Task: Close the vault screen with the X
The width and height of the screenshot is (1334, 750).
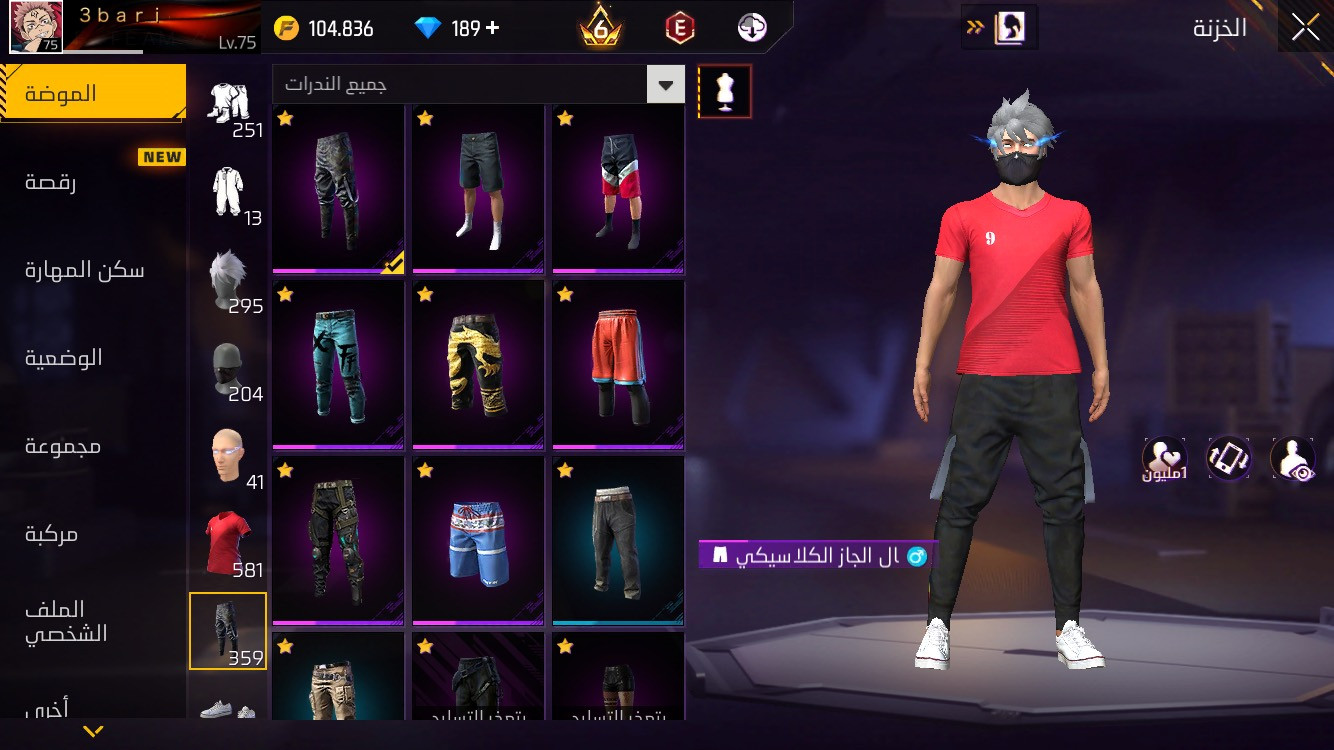Action: pos(1305,28)
